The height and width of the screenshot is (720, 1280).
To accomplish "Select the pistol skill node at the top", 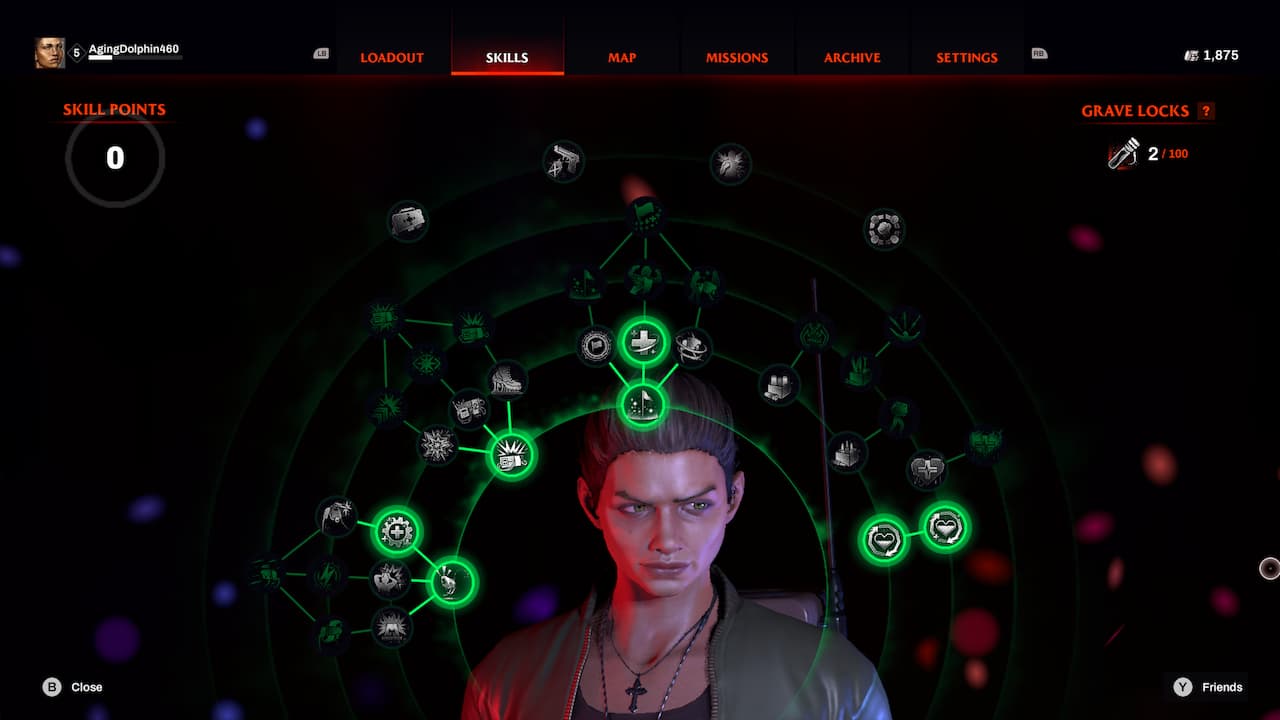I will (563, 162).
